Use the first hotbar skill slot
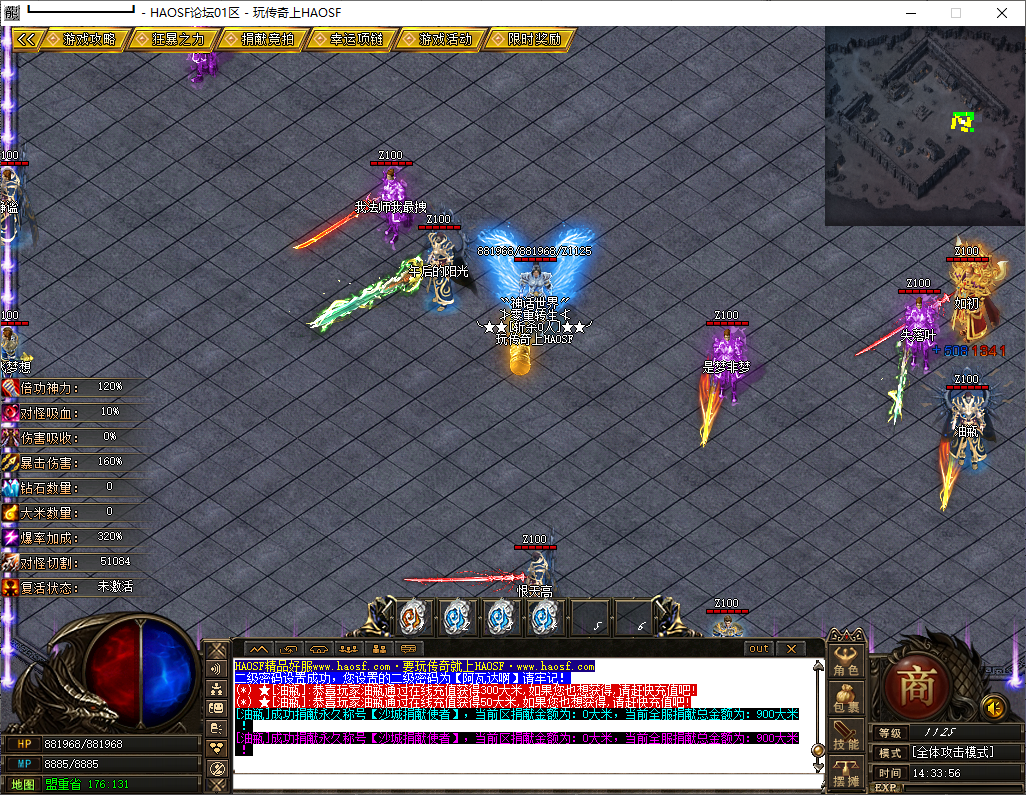1026x795 pixels. pyautogui.click(x=412, y=617)
